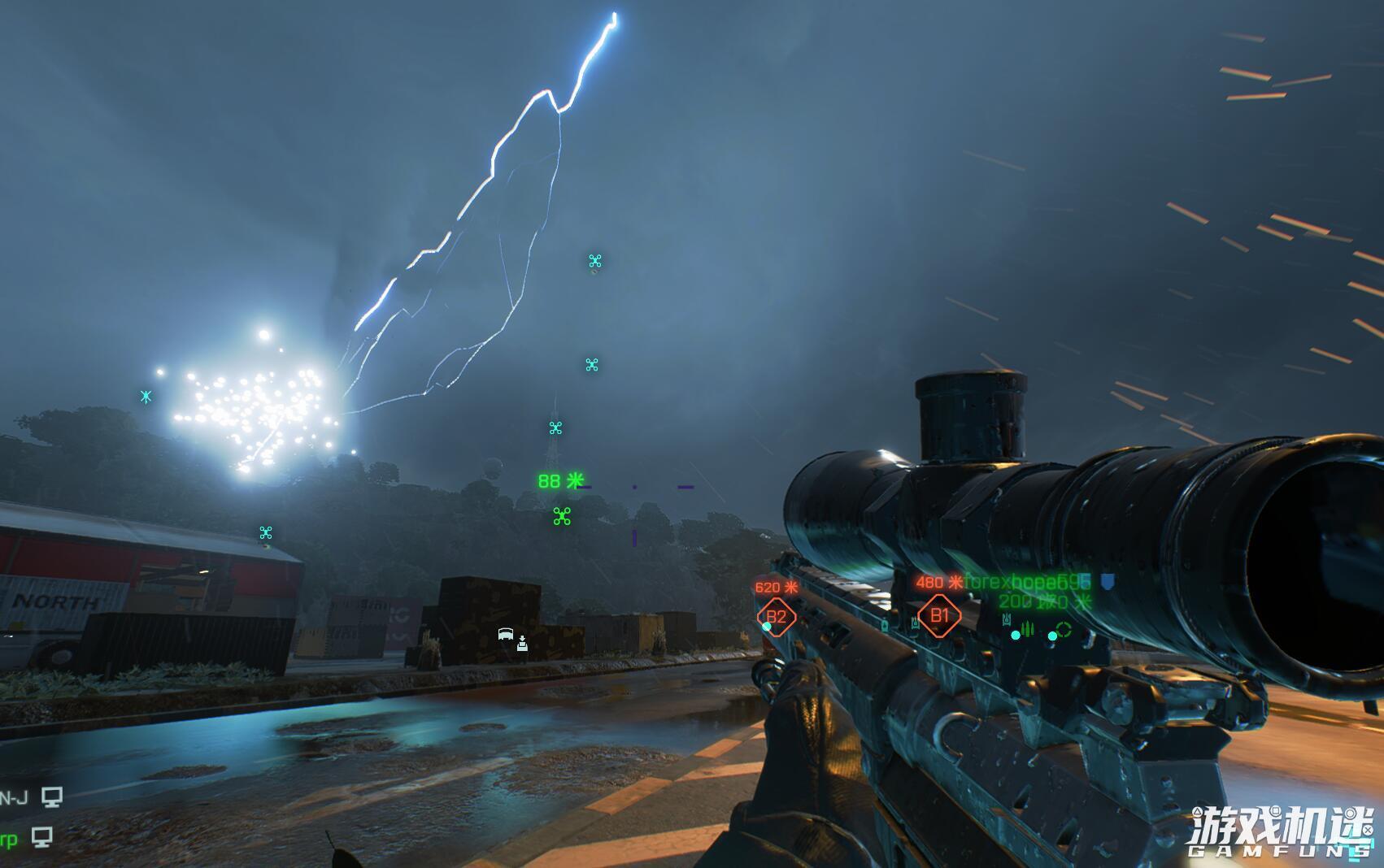Select the B1 objective marker
Image resolution: width=1384 pixels, height=868 pixels.
939,615
